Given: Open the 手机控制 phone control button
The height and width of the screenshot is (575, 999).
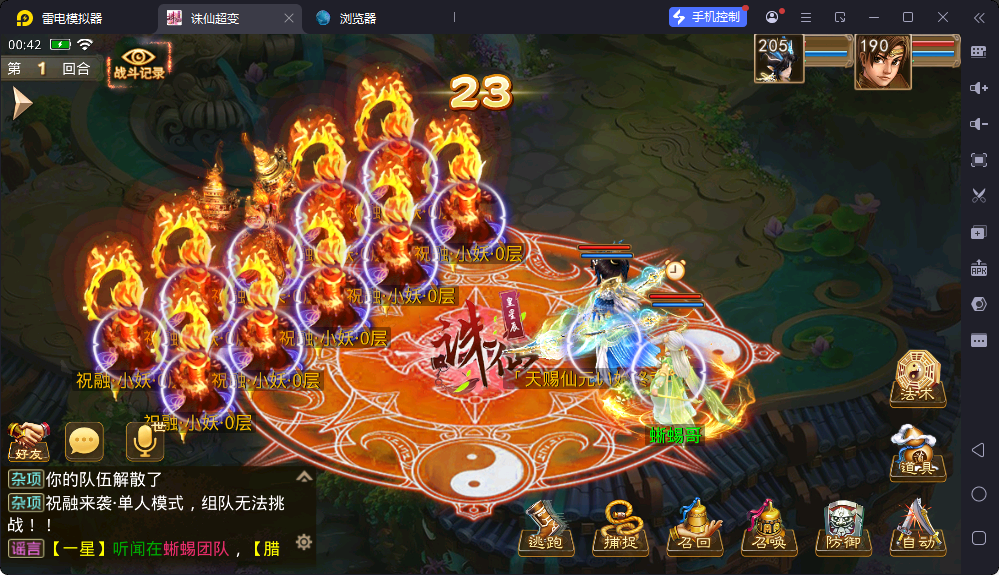Looking at the screenshot, I should pyautogui.click(x=707, y=17).
